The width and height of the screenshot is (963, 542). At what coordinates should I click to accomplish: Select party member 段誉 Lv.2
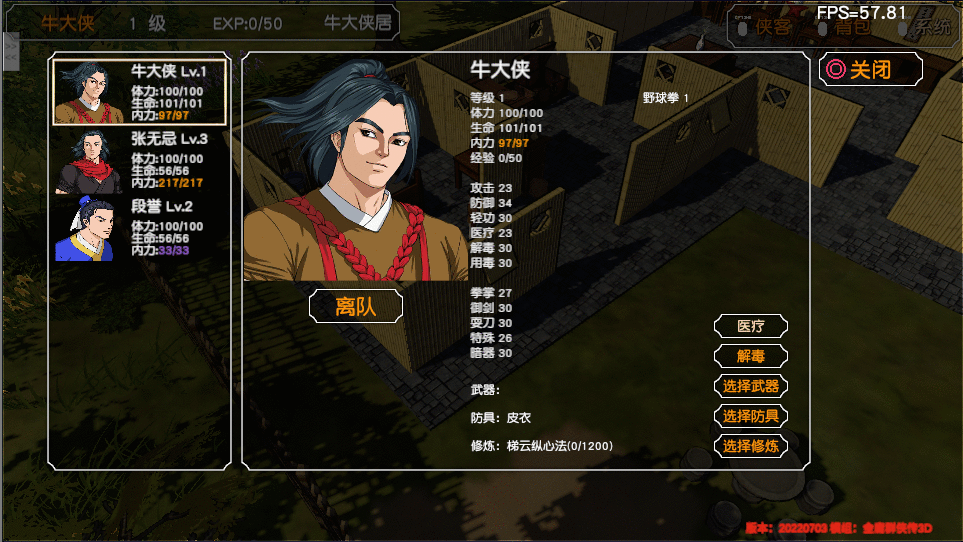point(139,229)
